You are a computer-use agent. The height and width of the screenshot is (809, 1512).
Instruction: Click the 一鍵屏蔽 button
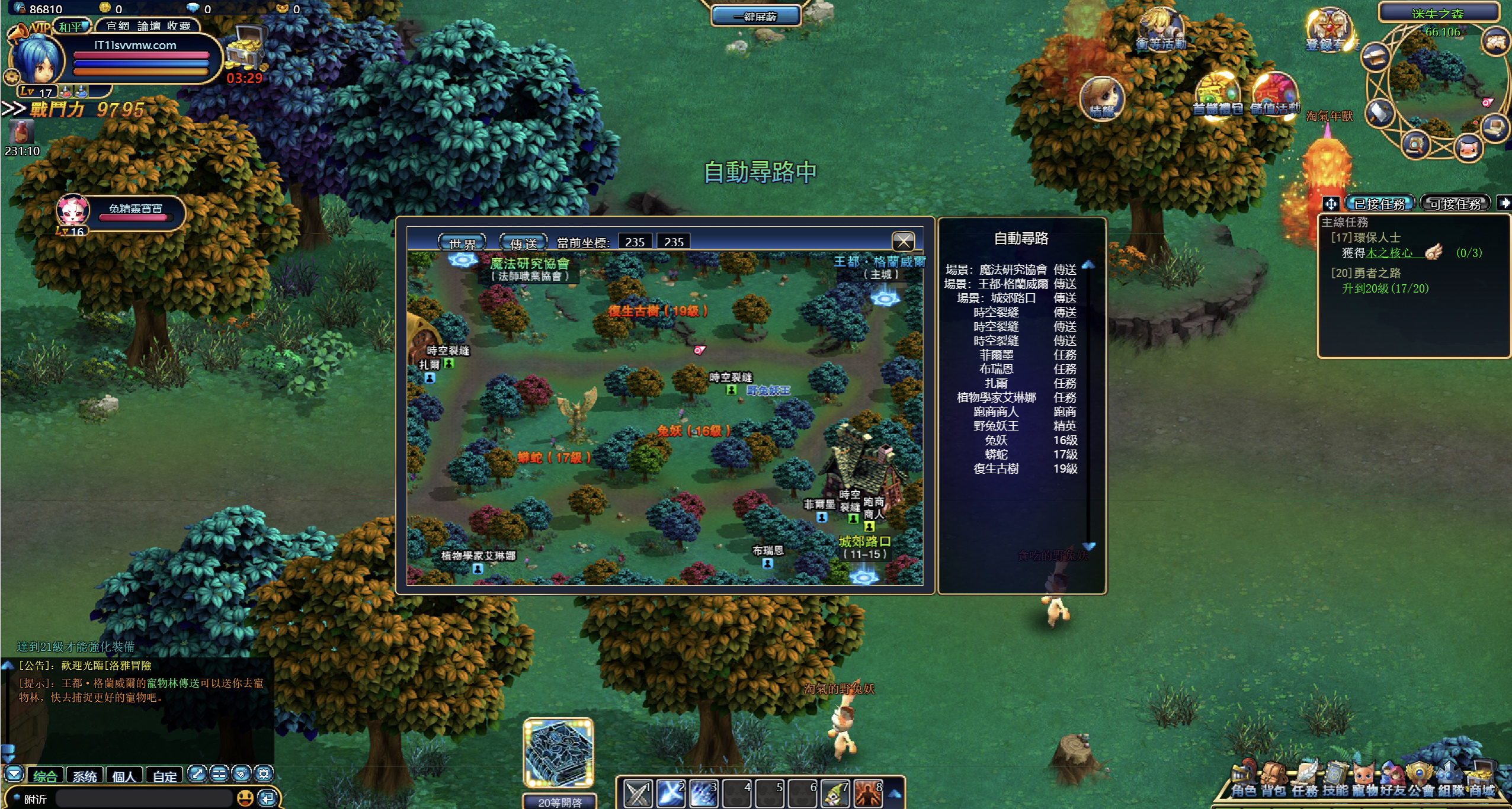click(755, 17)
